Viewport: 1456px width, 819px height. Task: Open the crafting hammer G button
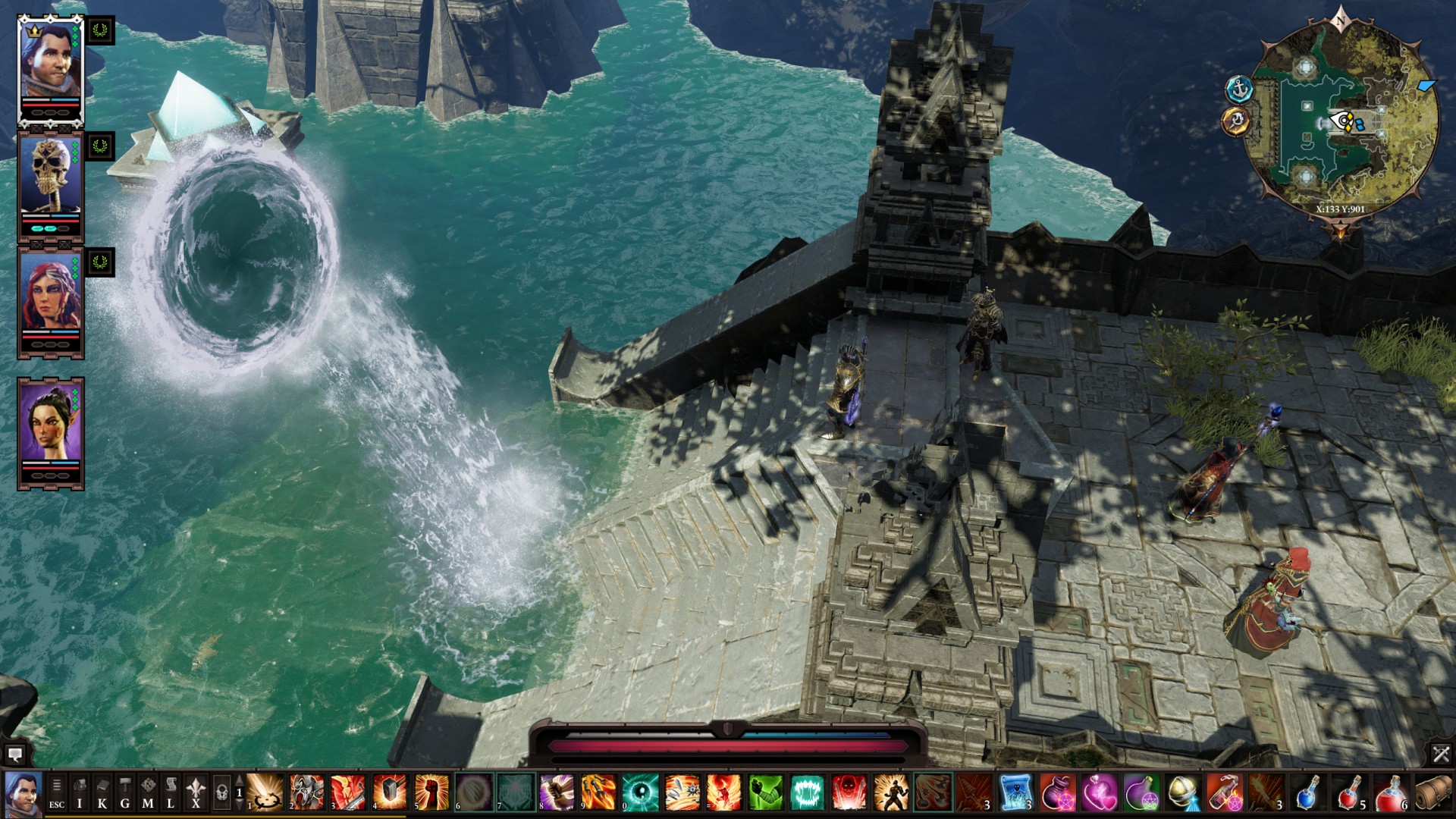[125, 793]
